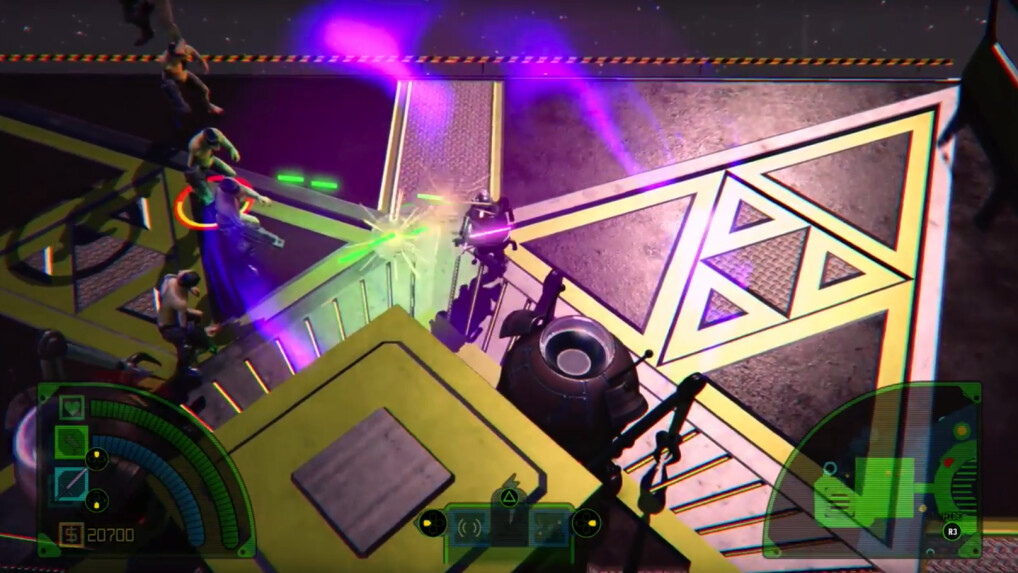Click the heart health icon
This screenshot has height=573, width=1018.
click(x=70, y=407)
